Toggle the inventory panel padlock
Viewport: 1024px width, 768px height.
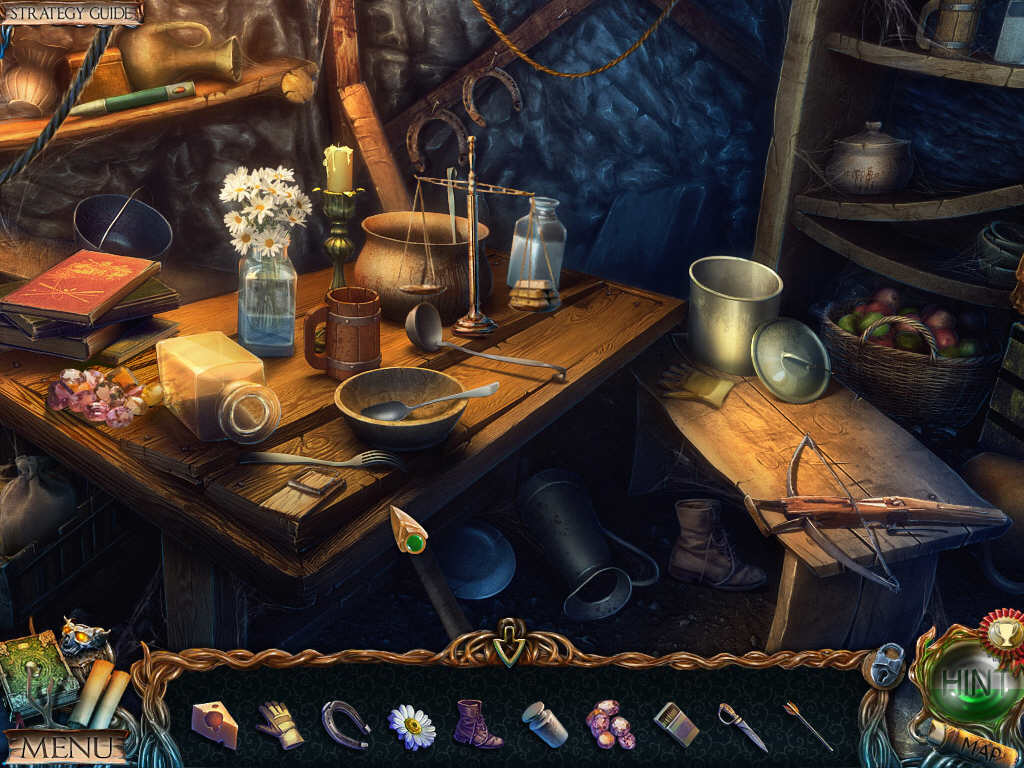click(885, 665)
